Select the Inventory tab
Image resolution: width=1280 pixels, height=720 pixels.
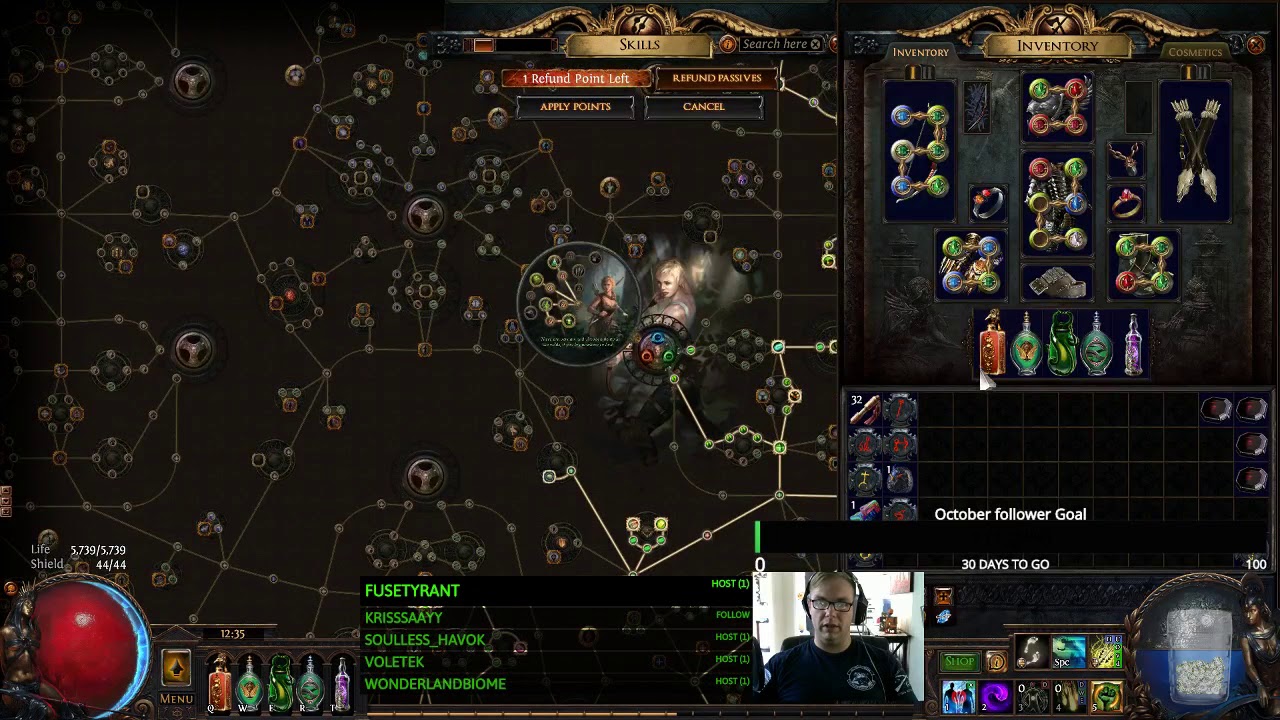tap(920, 52)
